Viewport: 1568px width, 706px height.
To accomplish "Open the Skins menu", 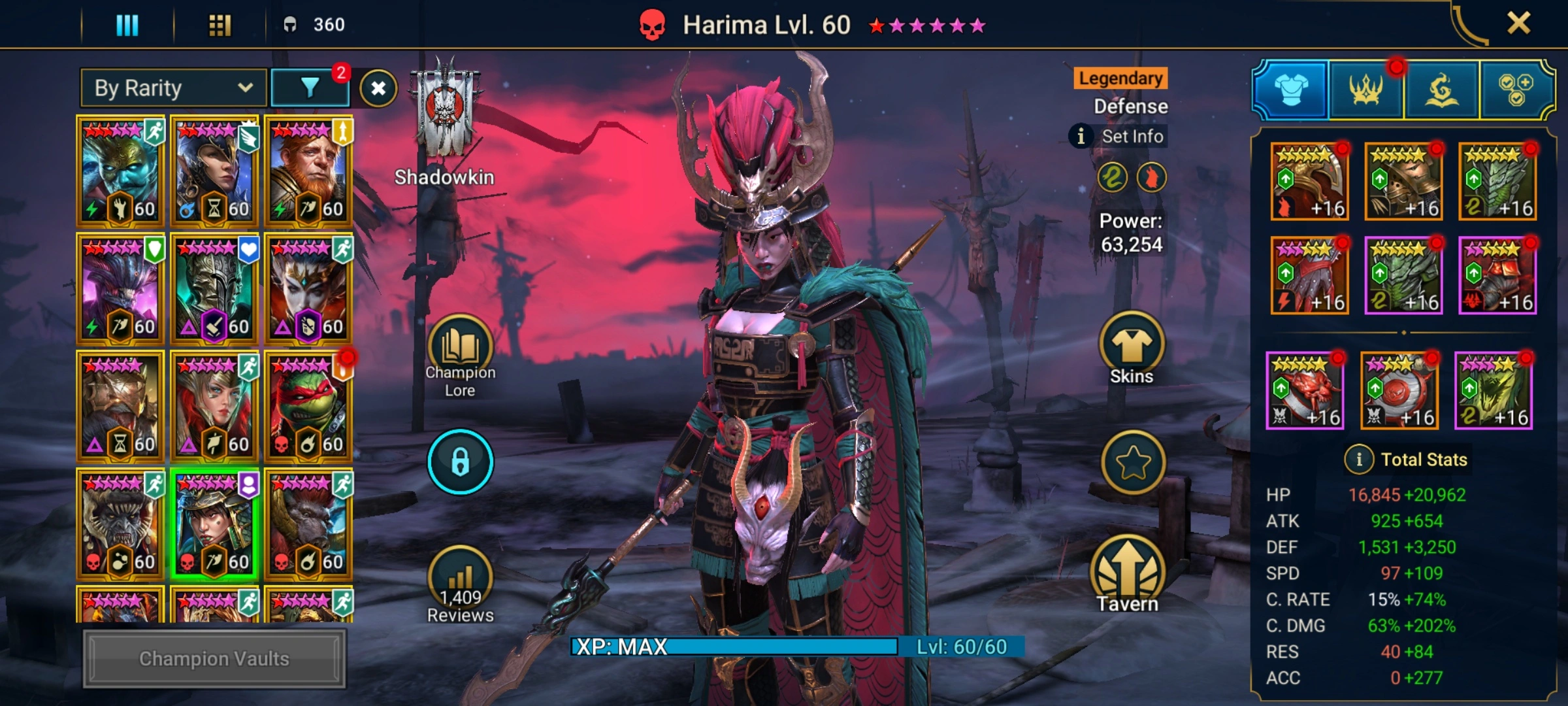I will point(1132,350).
